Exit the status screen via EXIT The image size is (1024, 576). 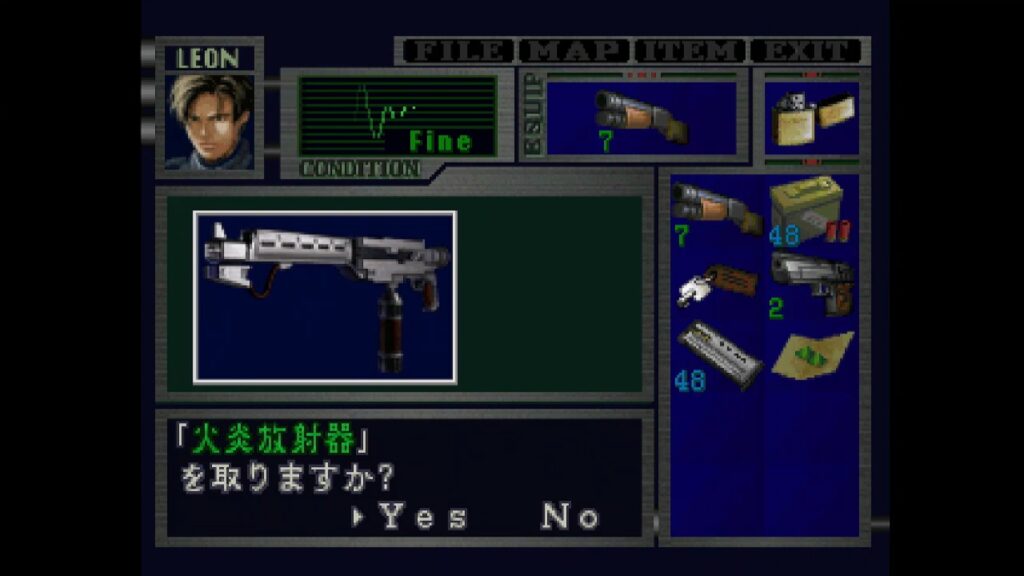click(x=806, y=51)
